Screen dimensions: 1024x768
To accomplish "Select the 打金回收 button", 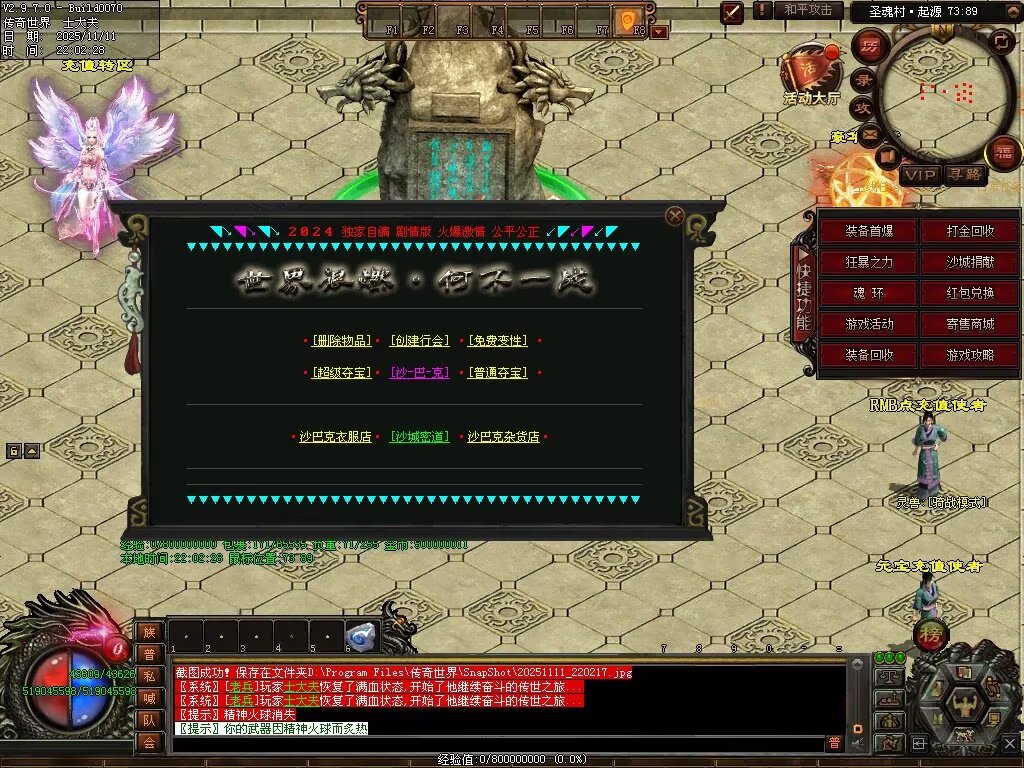I will click(970, 231).
